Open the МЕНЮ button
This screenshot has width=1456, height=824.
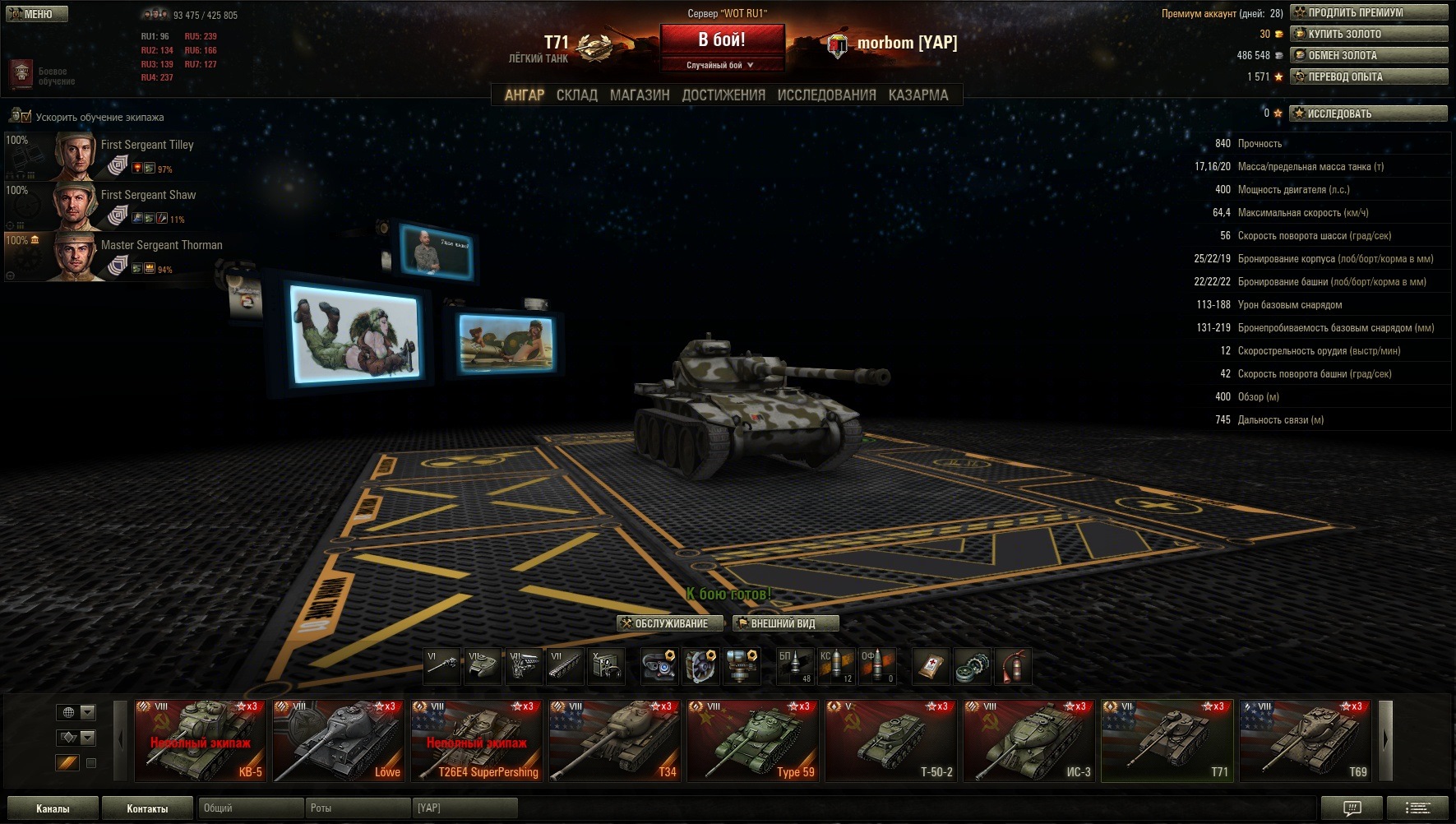(37, 14)
